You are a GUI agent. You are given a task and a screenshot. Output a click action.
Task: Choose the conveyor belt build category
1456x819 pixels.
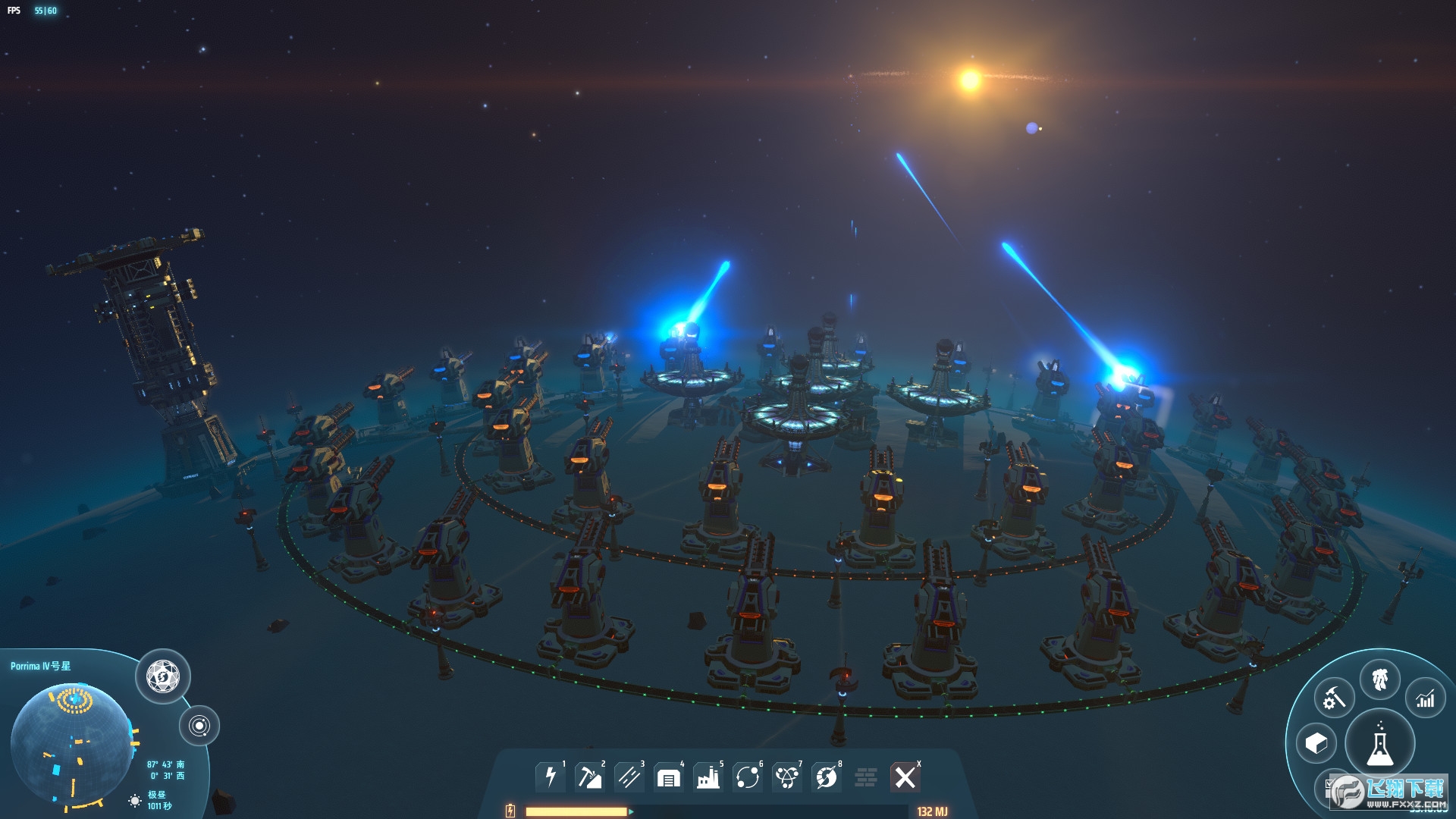tap(629, 777)
